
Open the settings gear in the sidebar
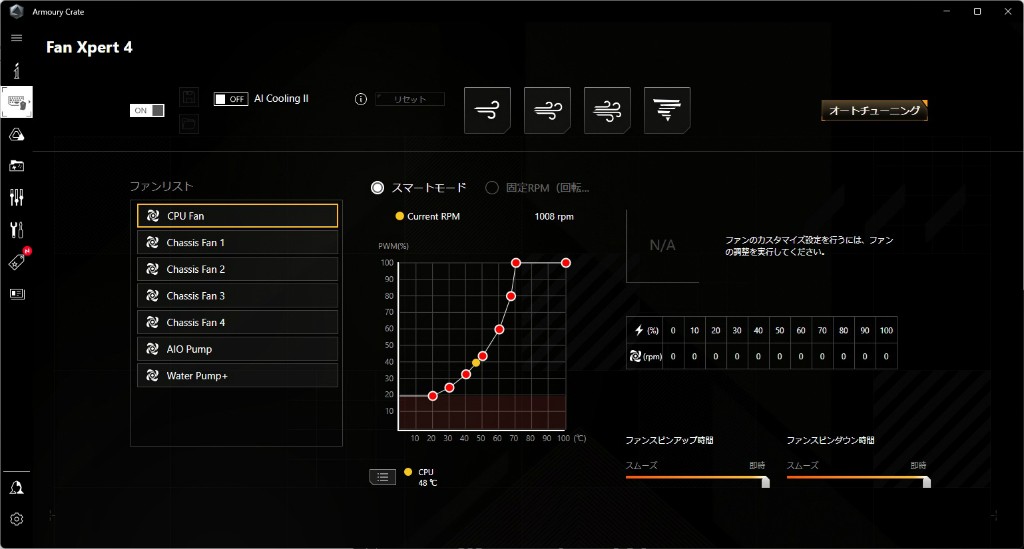coord(16,519)
